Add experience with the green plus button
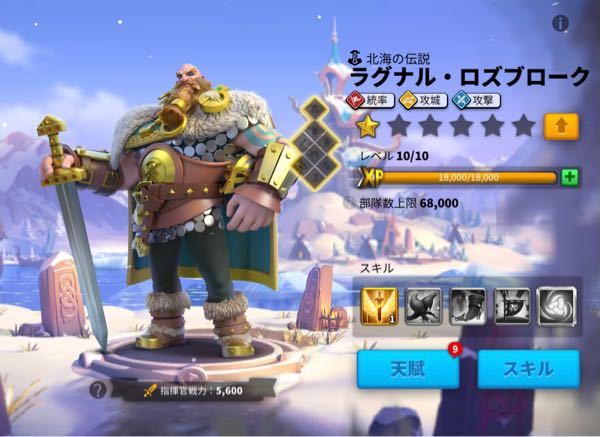 point(570,177)
